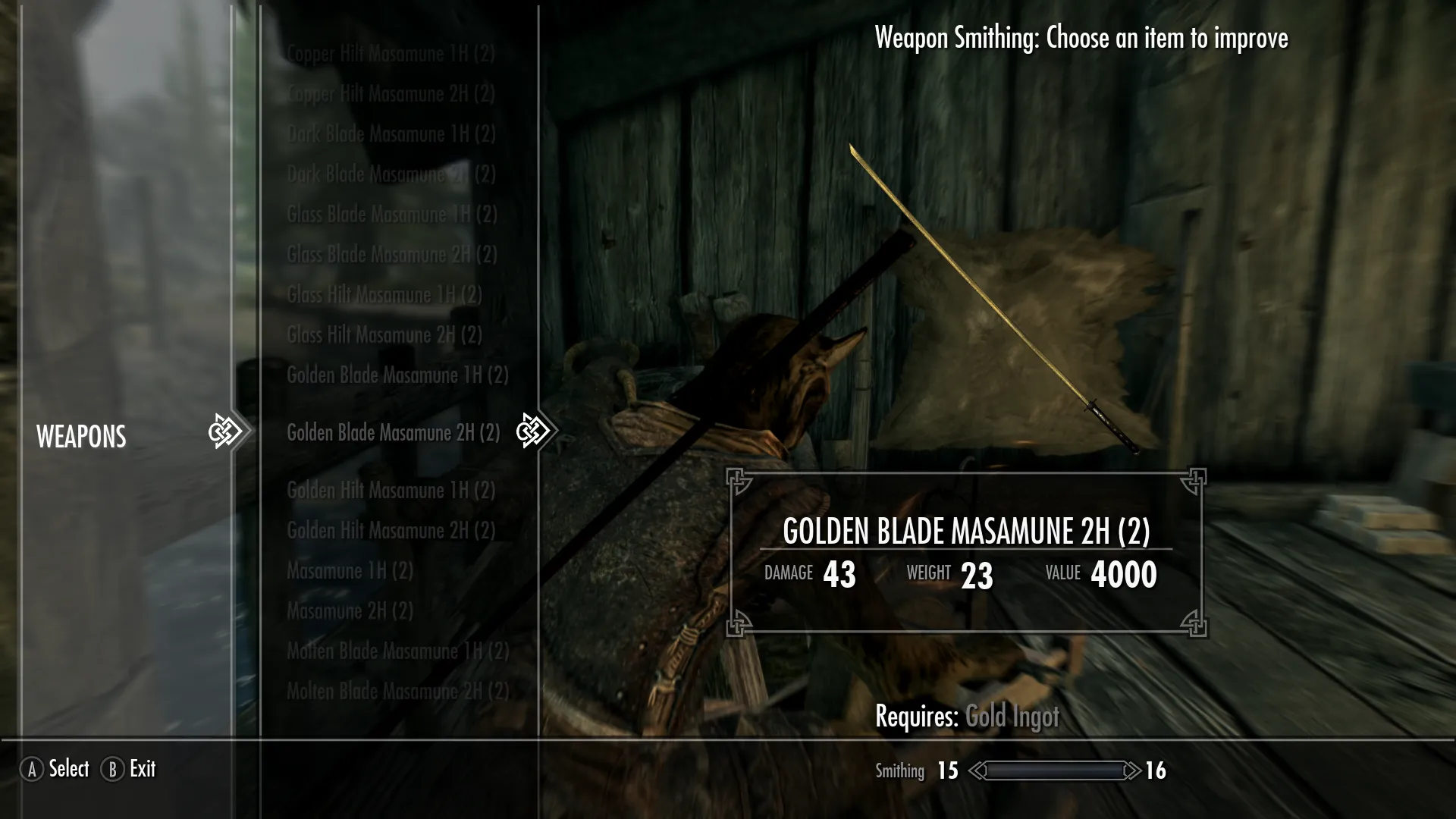
Task: Pick Dark Blade Masamune 2H (2)
Action: [391, 174]
